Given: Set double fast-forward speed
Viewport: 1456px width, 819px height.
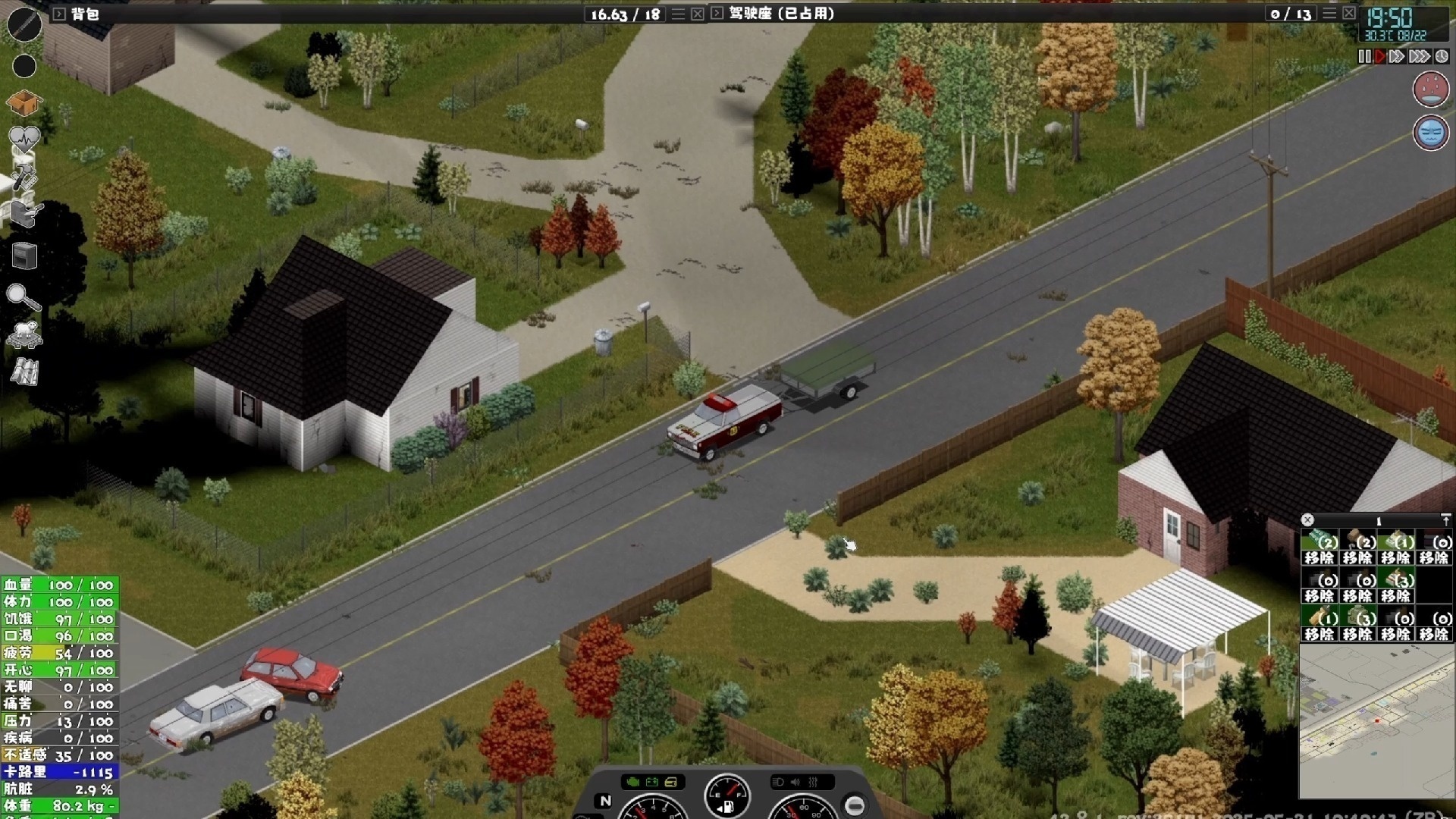Looking at the screenshot, I should pyautogui.click(x=1397, y=57).
